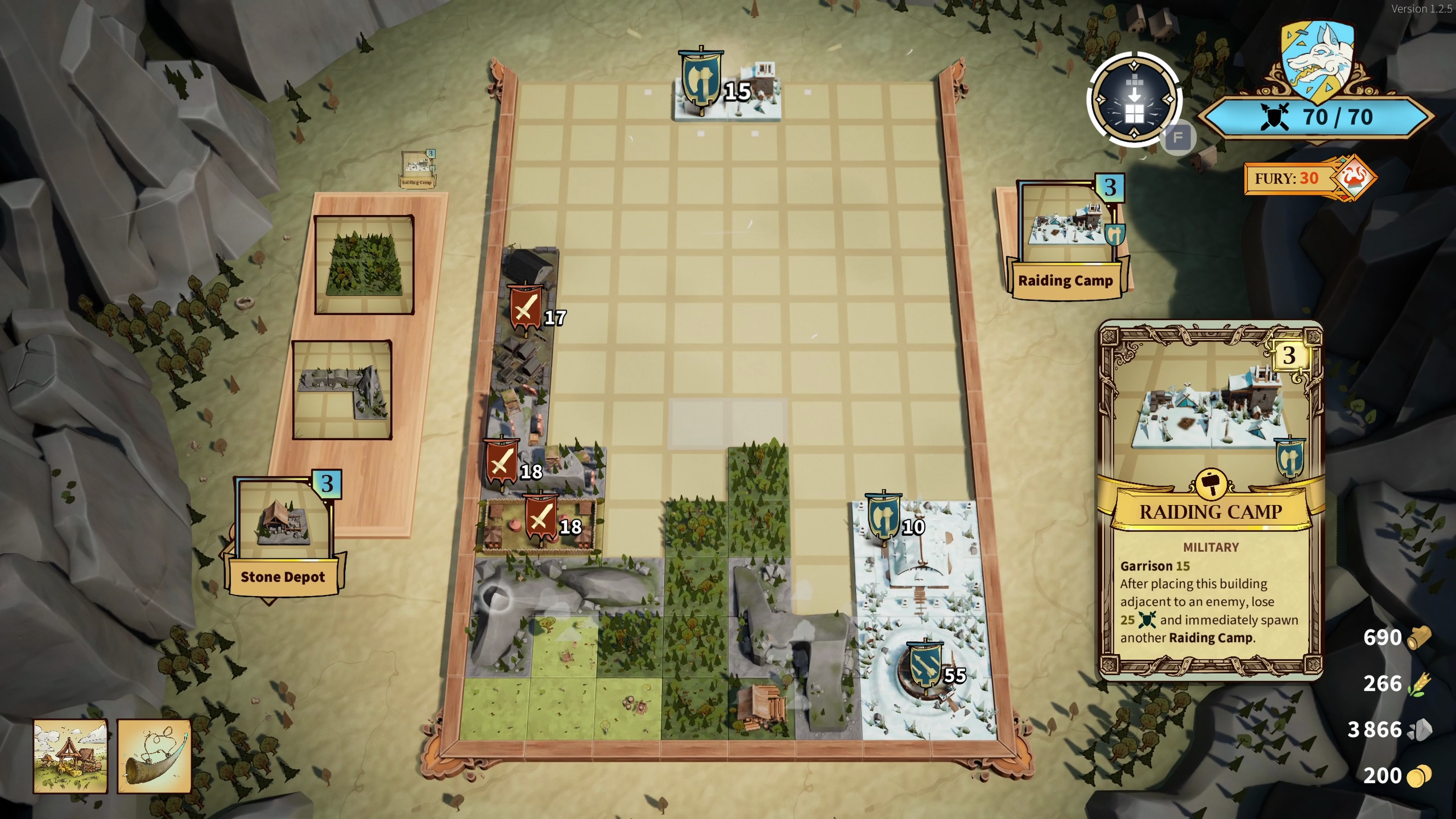Choose the L-shaped rock tile piece

pyautogui.click(x=342, y=390)
